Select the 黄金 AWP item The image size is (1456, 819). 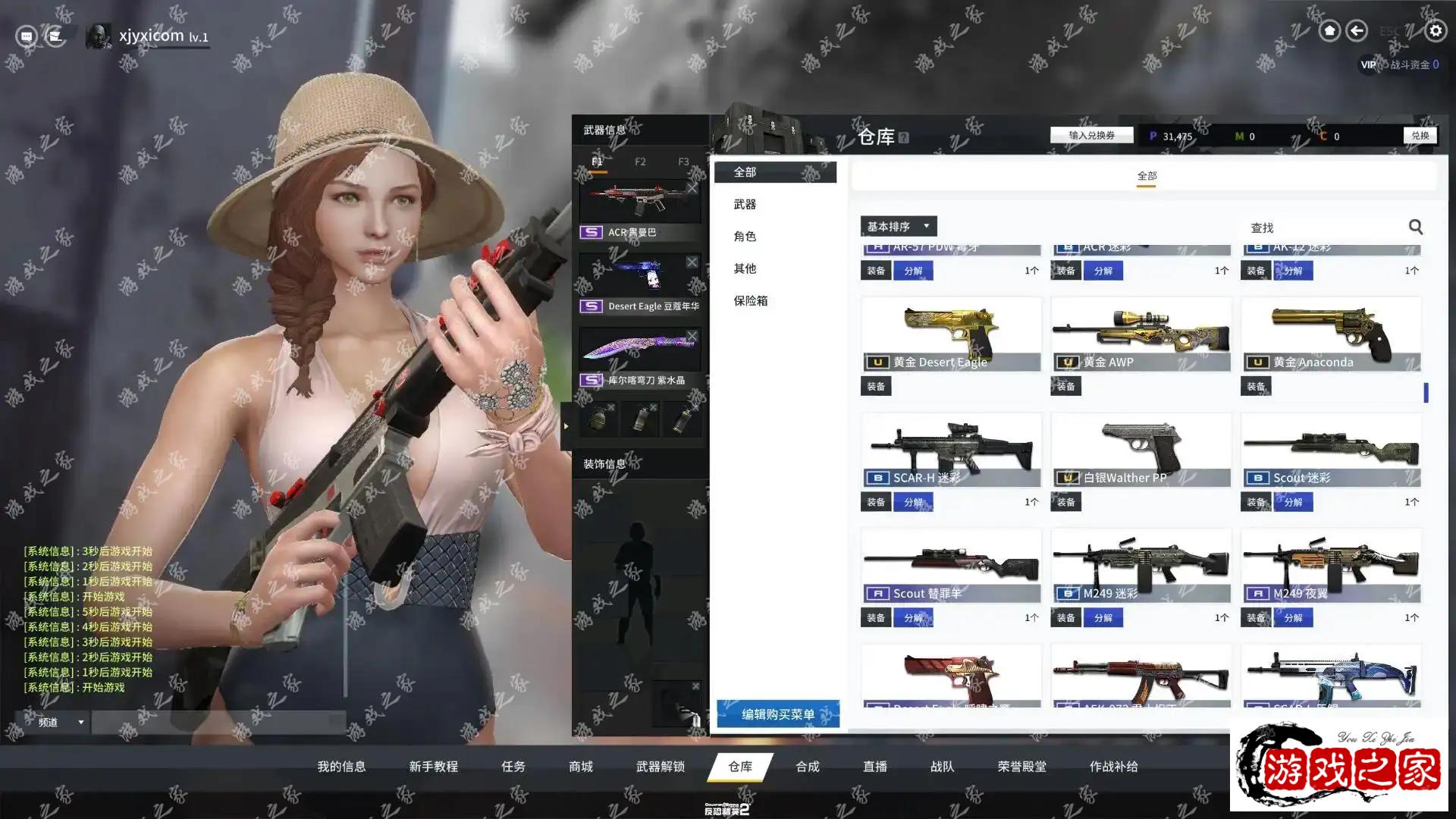[1141, 334]
